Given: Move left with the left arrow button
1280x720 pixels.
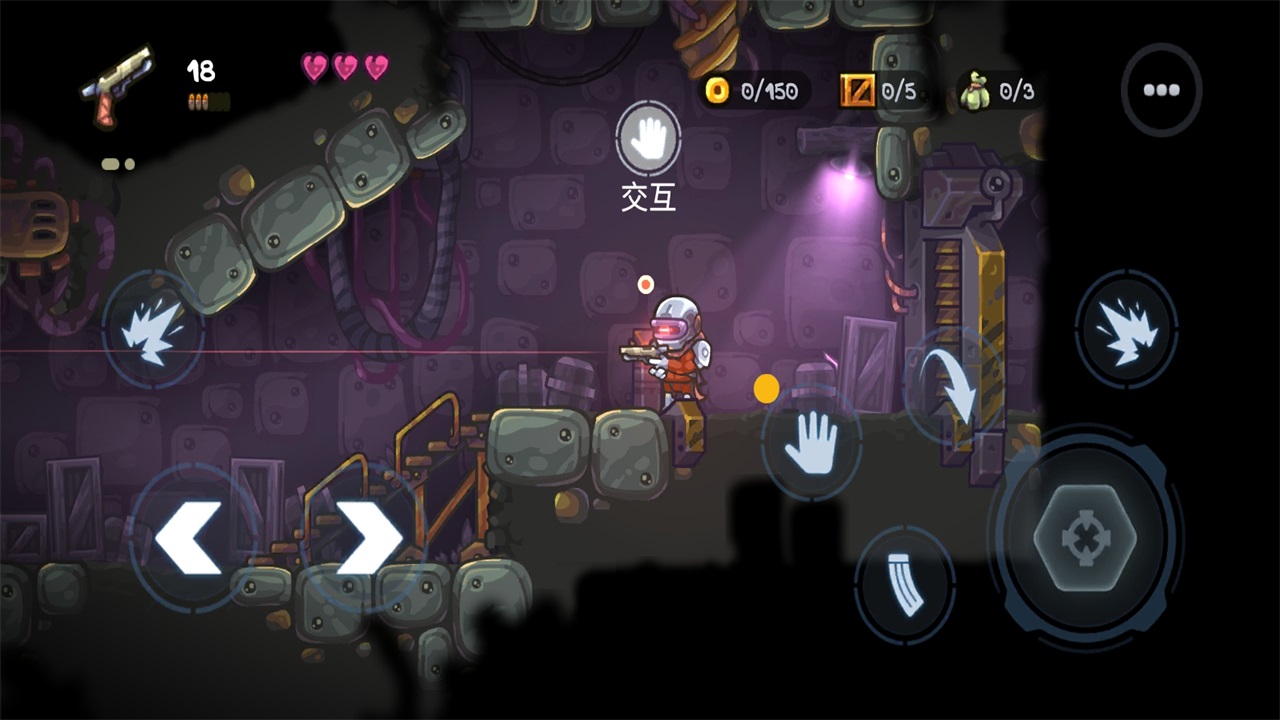Looking at the screenshot, I should 189,538.
